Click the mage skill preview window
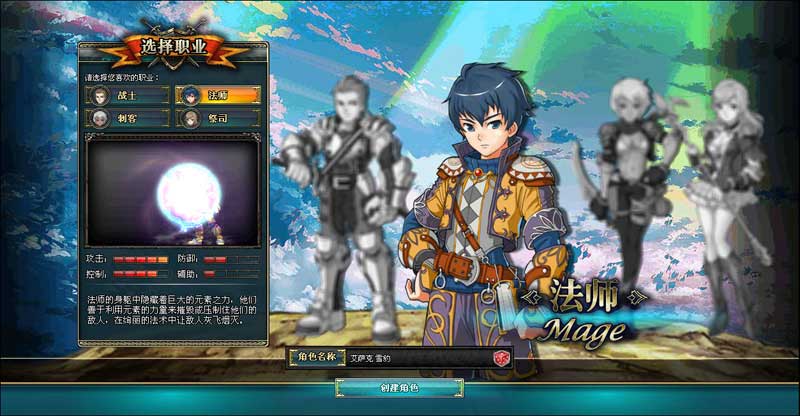Image resolution: width=800 pixels, height=416 pixels. click(172, 190)
